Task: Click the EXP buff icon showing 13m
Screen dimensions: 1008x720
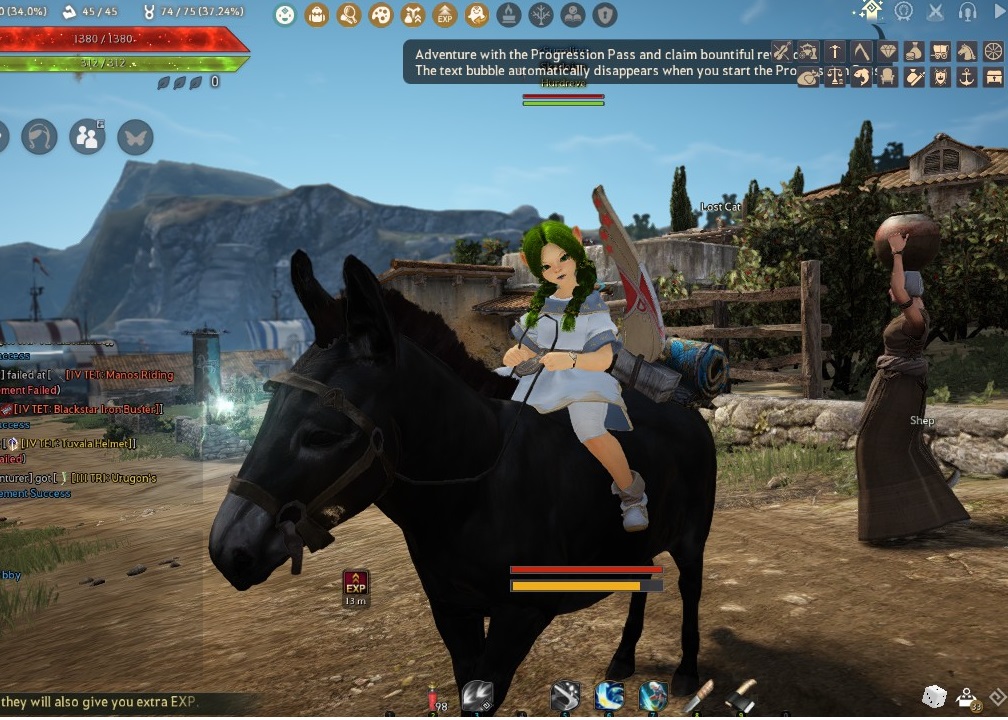Action: point(355,584)
